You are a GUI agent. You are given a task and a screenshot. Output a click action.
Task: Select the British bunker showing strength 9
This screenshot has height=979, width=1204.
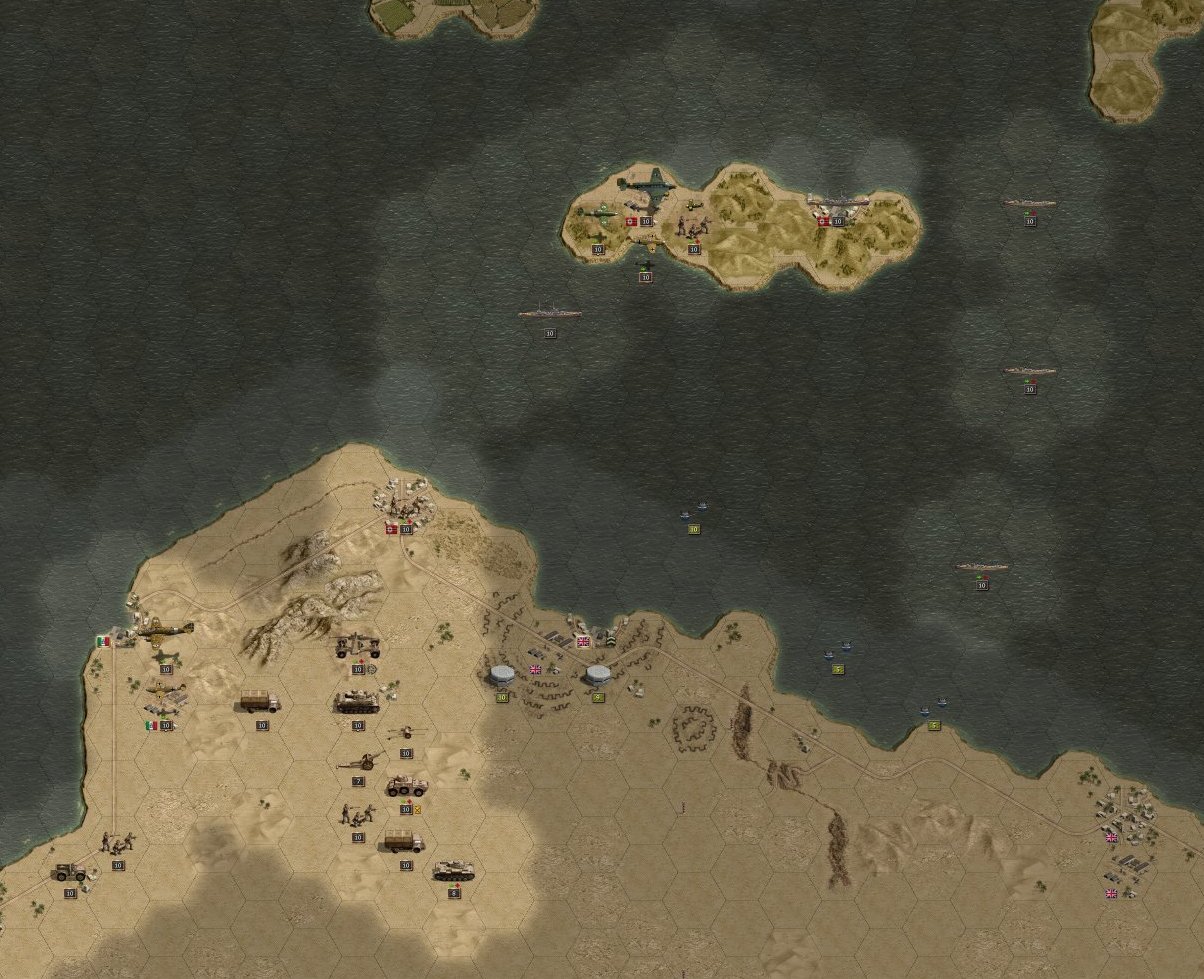coord(598,675)
